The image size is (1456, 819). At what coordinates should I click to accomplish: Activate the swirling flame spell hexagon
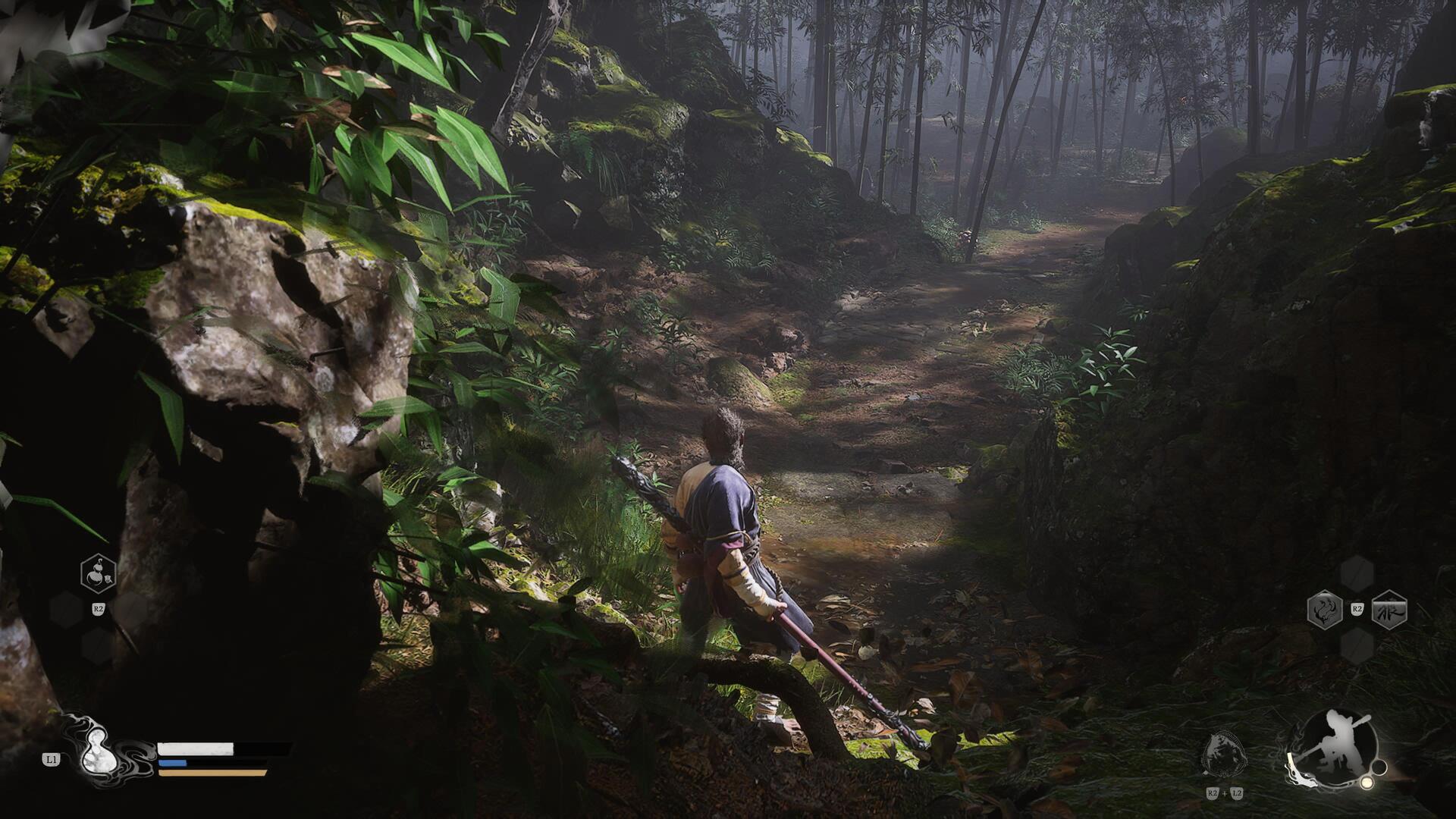(x=1325, y=610)
